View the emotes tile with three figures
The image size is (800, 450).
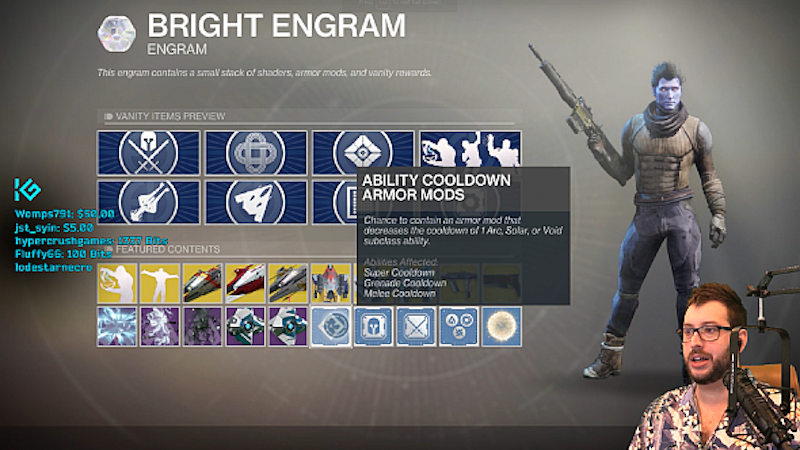pyautogui.click(x=470, y=153)
